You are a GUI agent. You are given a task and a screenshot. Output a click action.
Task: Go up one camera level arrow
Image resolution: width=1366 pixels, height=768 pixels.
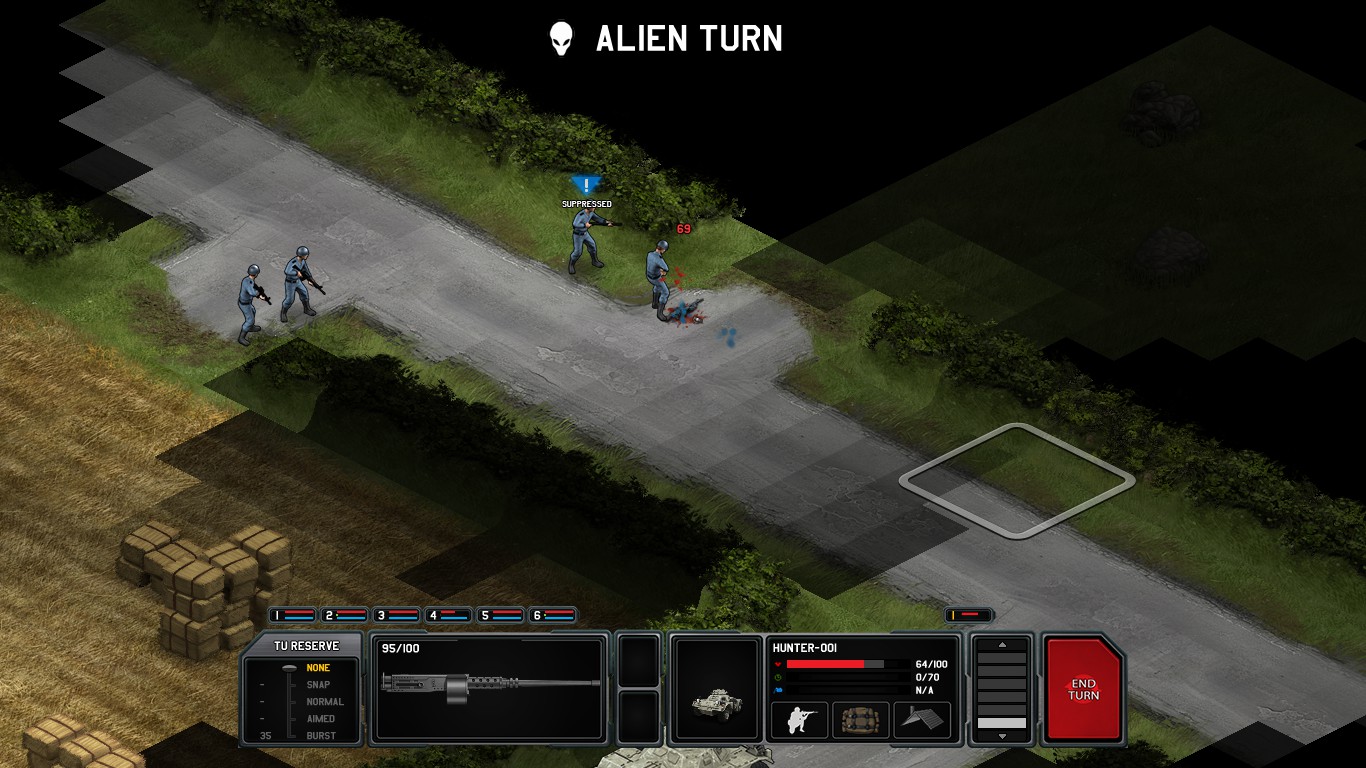(x=1001, y=645)
